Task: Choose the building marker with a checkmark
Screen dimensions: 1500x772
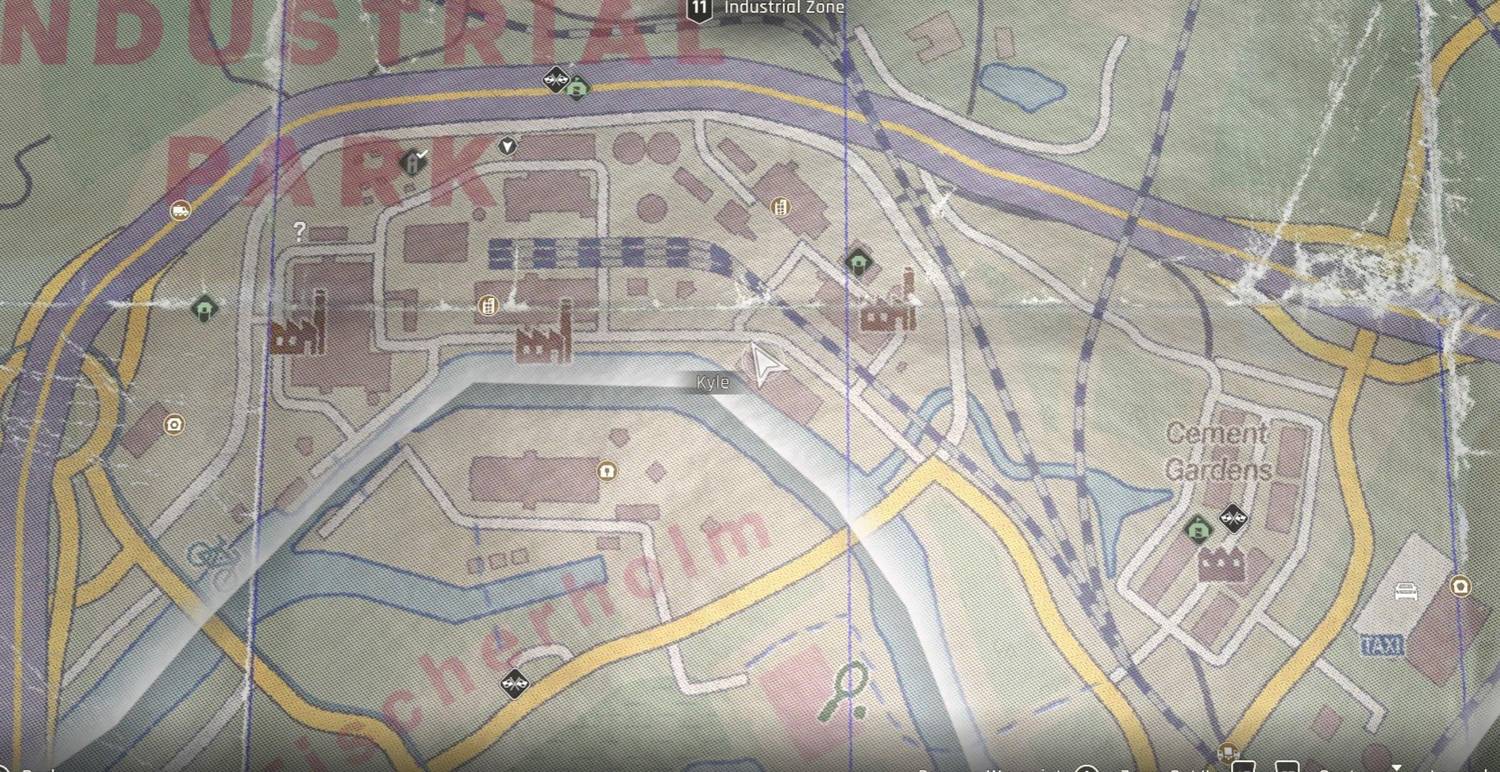Action: [x=412, y=161]
